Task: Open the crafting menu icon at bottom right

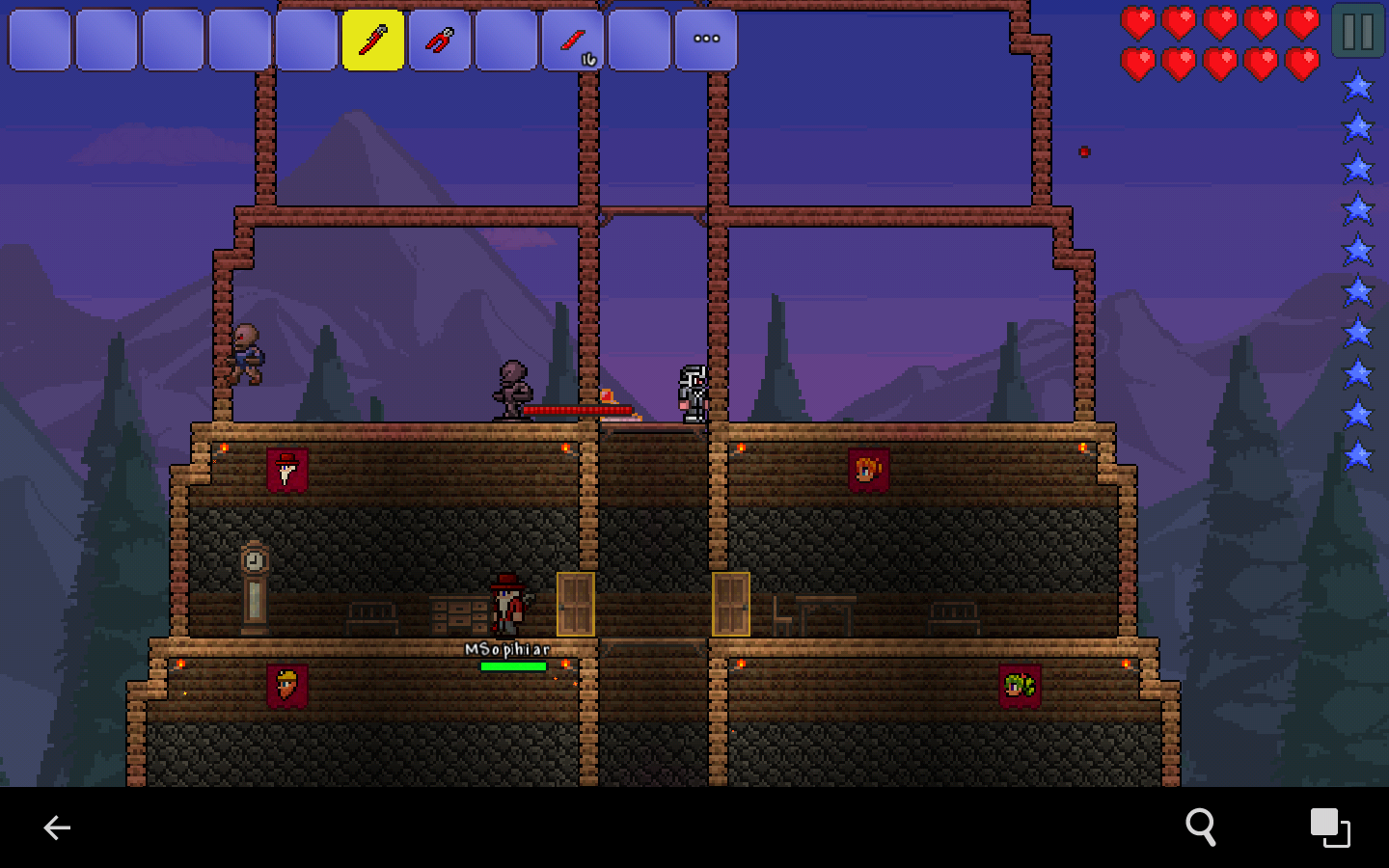Action: coord(1330,827)
